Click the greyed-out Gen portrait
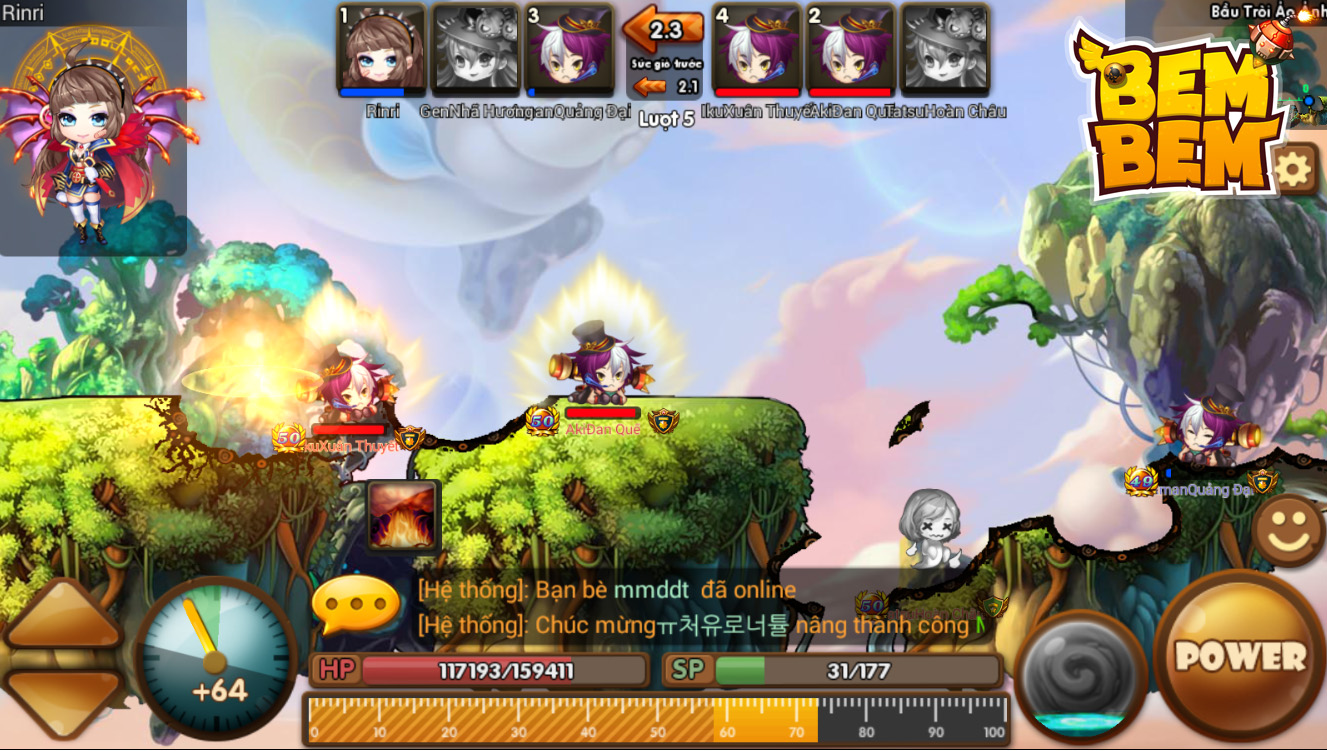Image resolution: width=1327 pixels, height=751 pixels. point(475,50)
